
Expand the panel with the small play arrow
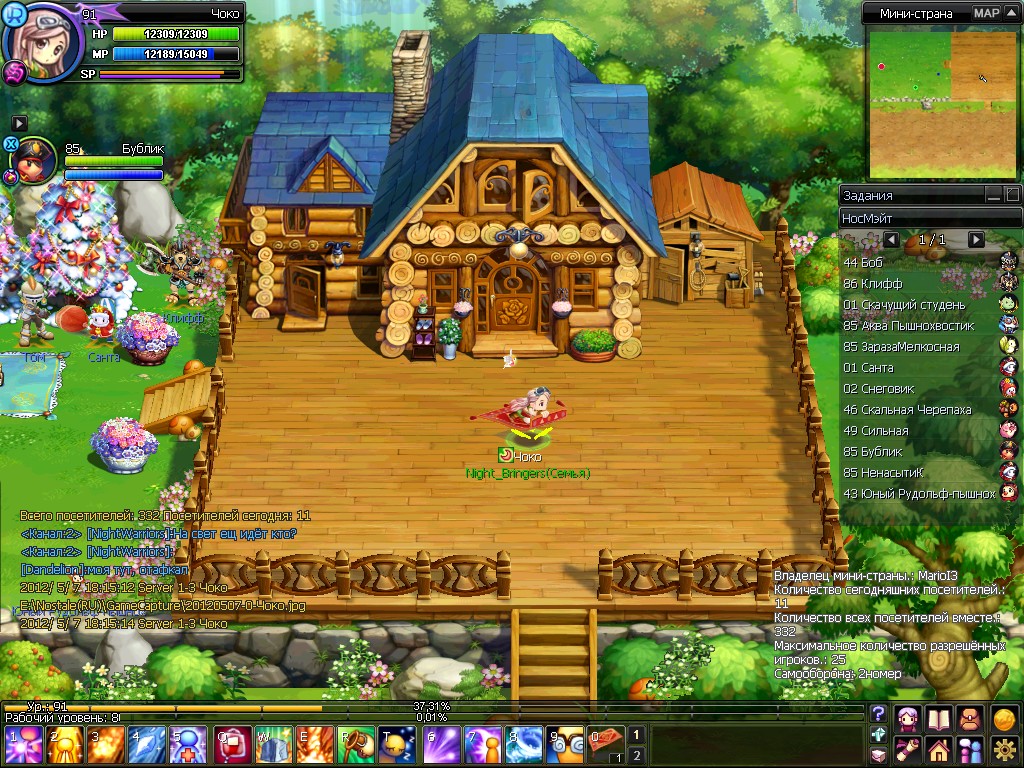pyautogui.click(x=19, y=122)
